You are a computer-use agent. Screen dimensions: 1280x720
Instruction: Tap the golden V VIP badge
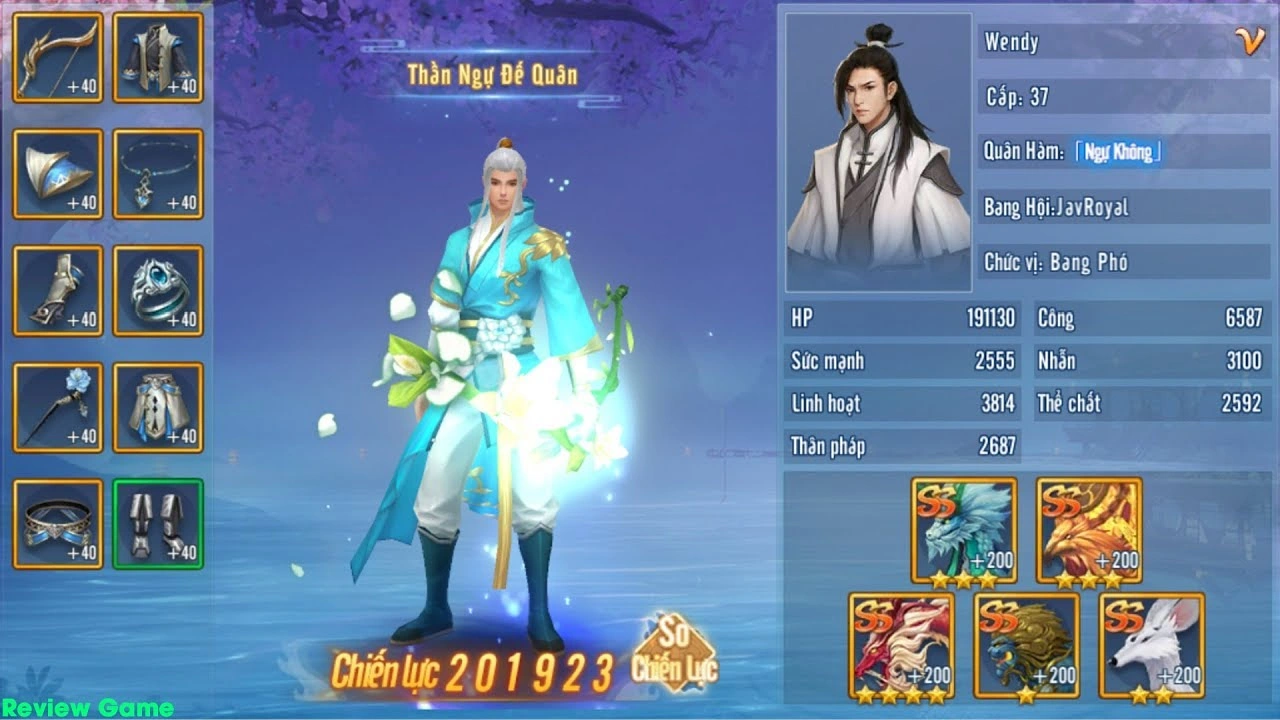point(1249,40)
